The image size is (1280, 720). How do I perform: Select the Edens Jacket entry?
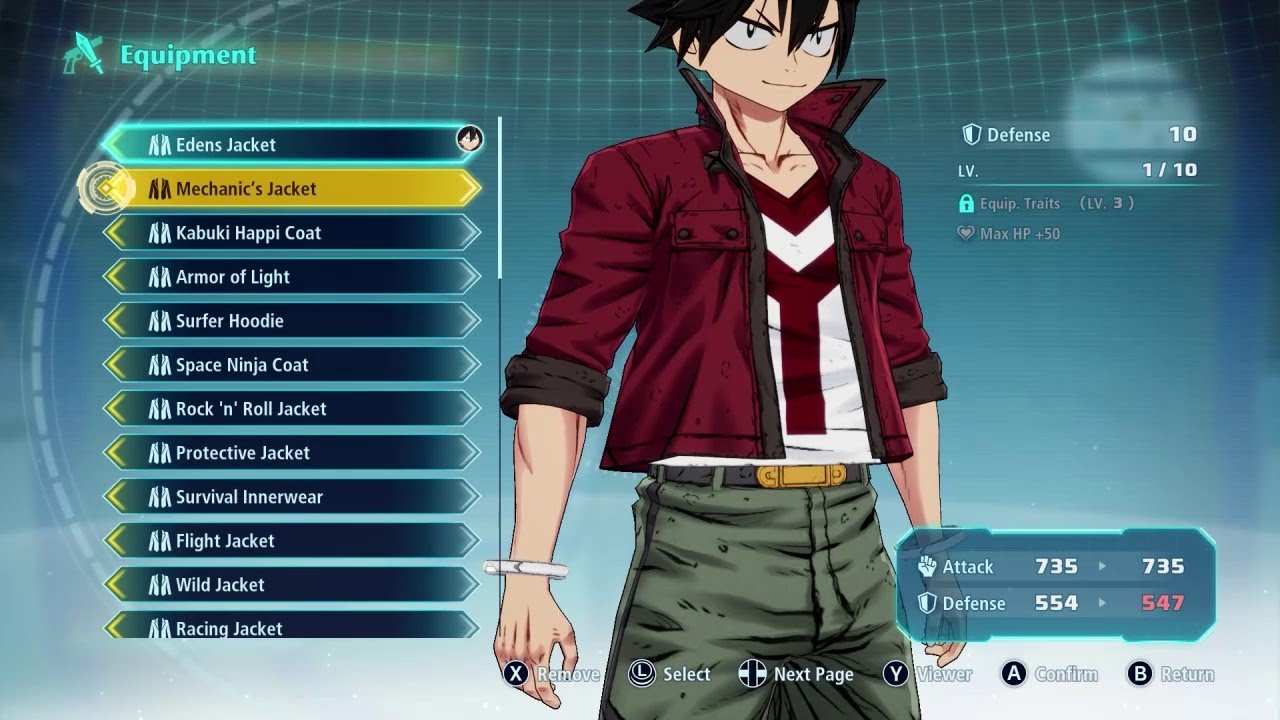coord(290,145)
